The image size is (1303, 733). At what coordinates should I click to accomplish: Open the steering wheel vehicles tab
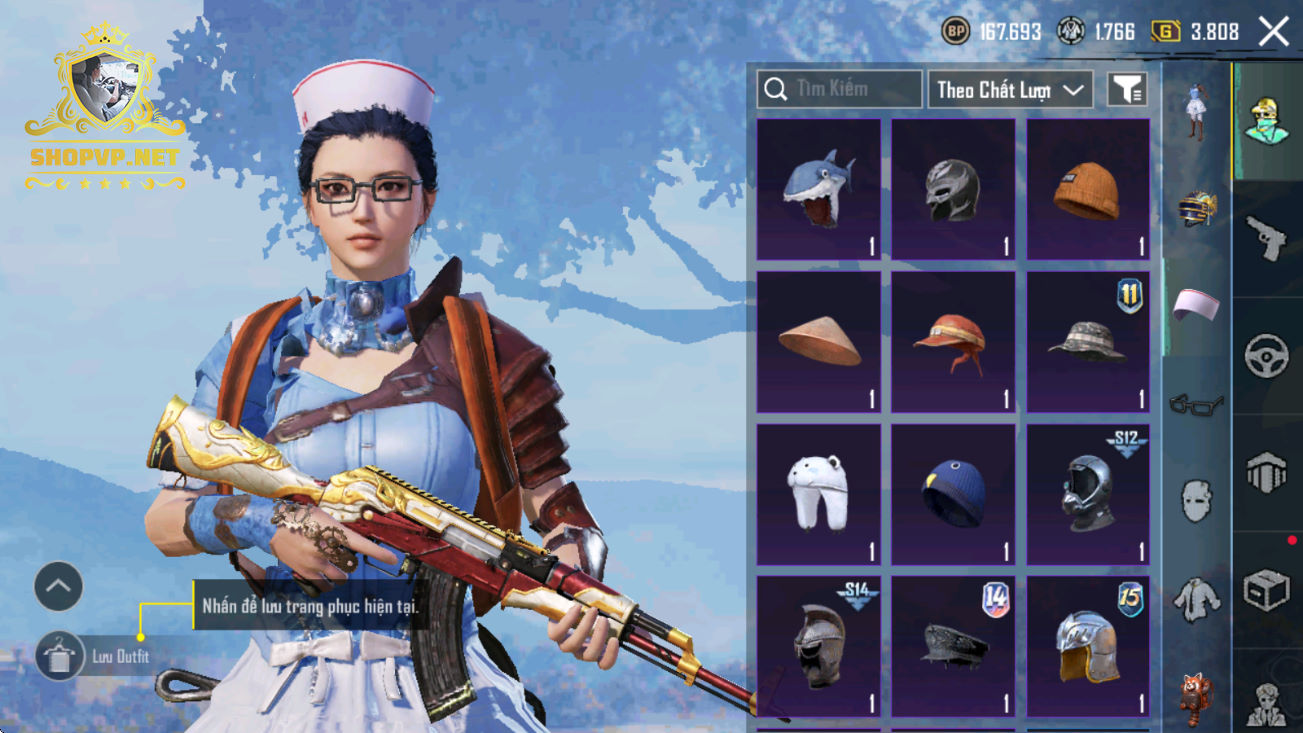tap(1267, 355)
